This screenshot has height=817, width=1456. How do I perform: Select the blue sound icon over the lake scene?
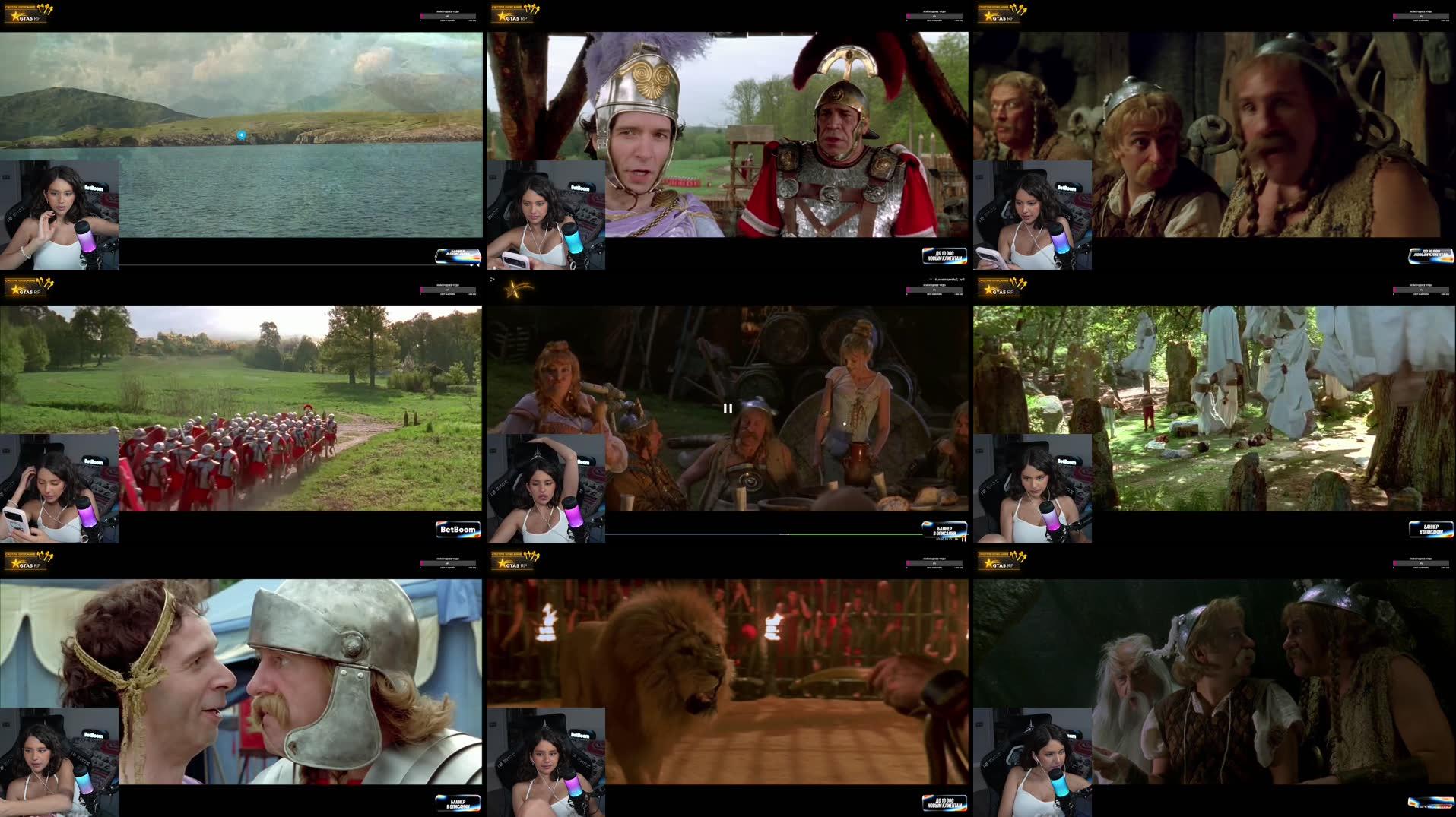tap(240, 134)
